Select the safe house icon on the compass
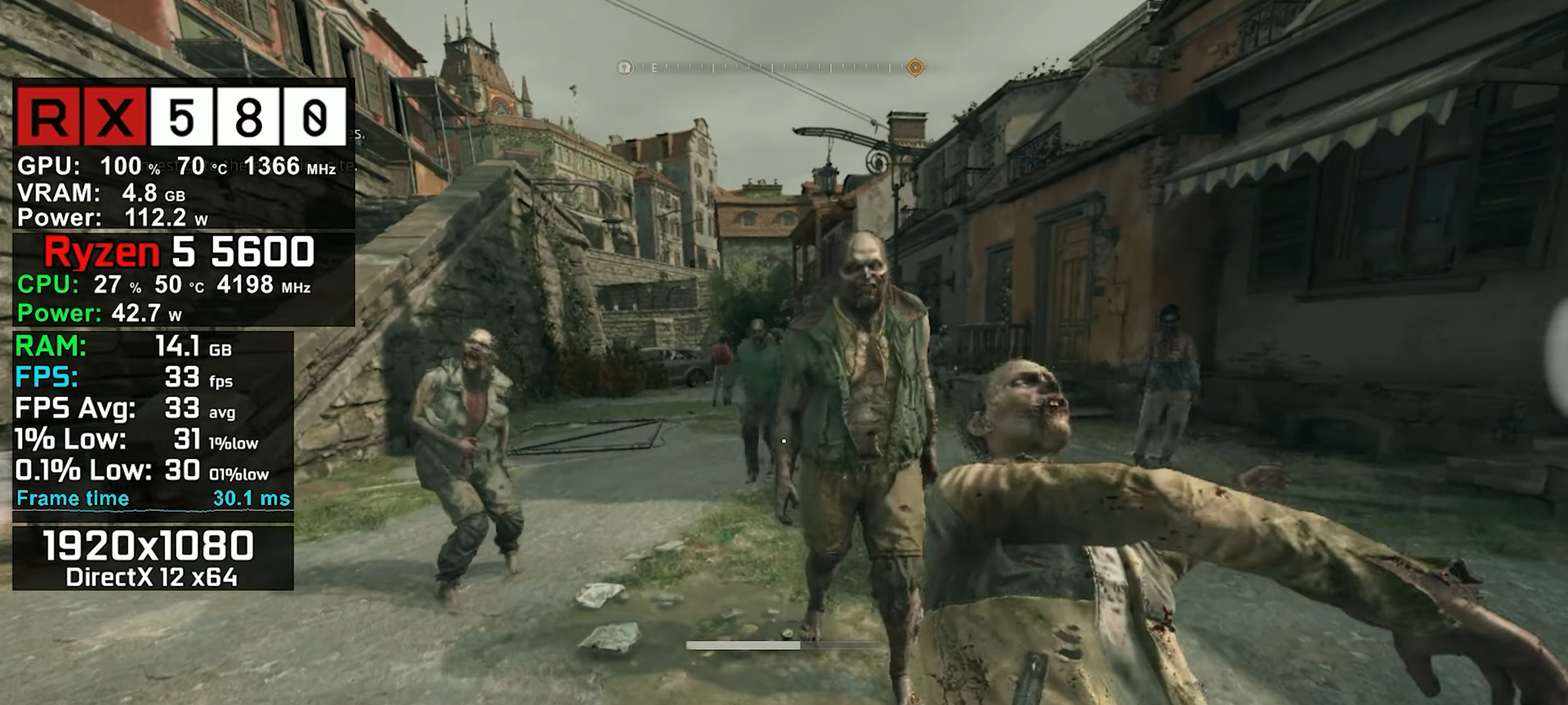This screenshot has width=1568, height=705. coord(625,68)
